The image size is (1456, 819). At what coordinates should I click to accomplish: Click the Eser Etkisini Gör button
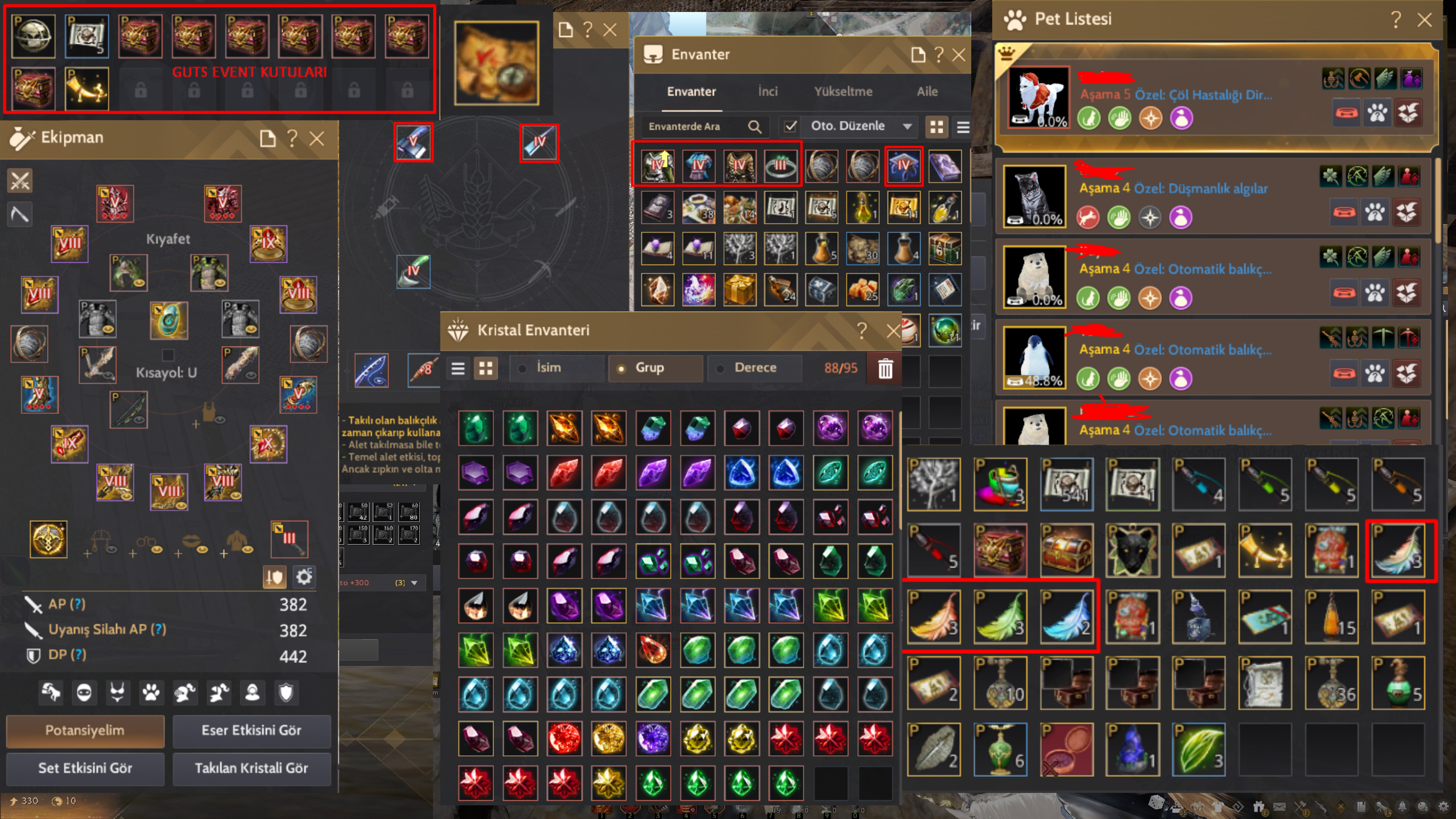(251, 730)
